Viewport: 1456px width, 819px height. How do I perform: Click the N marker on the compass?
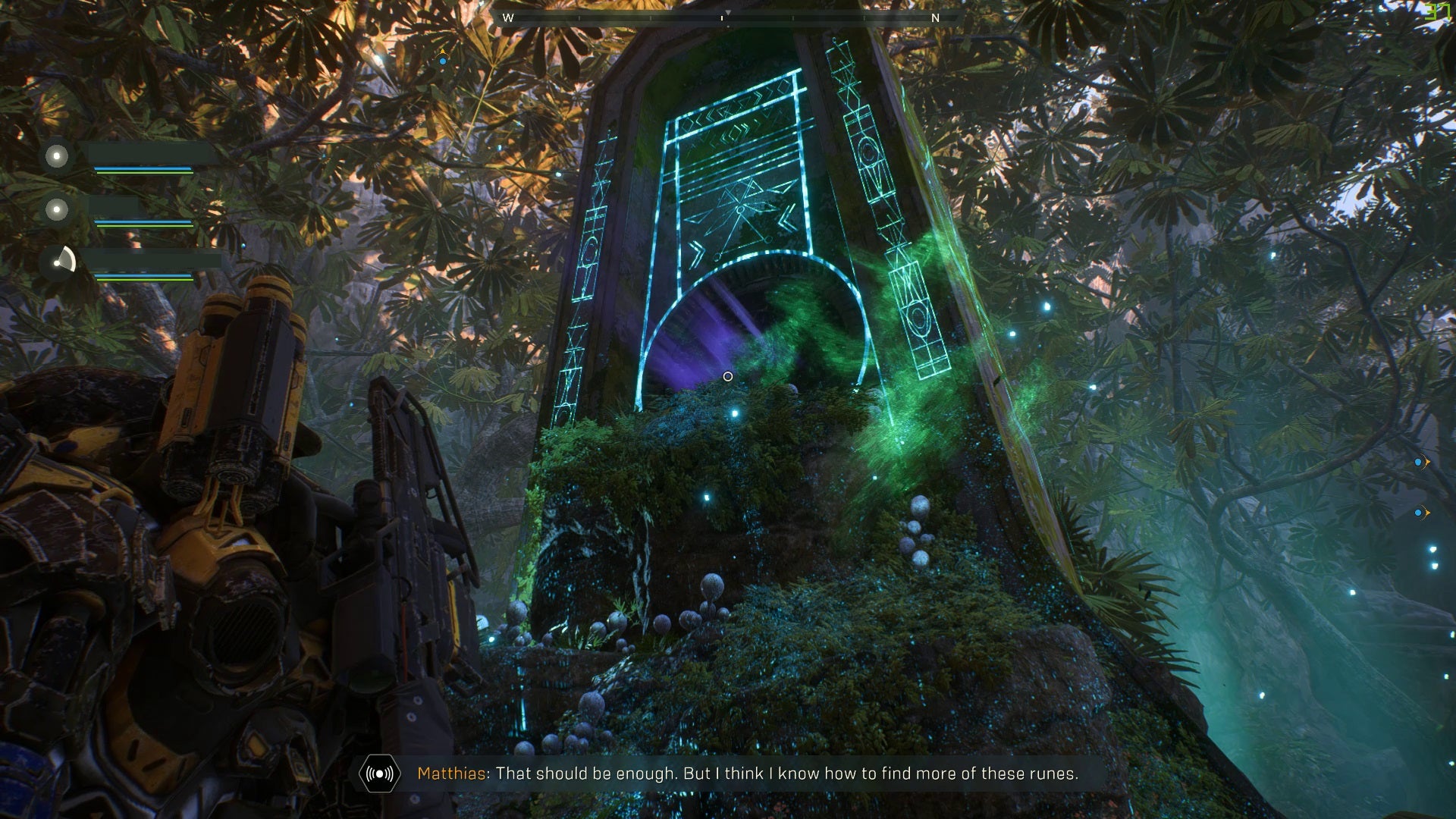pyautogui.click(x=937, y=16)
